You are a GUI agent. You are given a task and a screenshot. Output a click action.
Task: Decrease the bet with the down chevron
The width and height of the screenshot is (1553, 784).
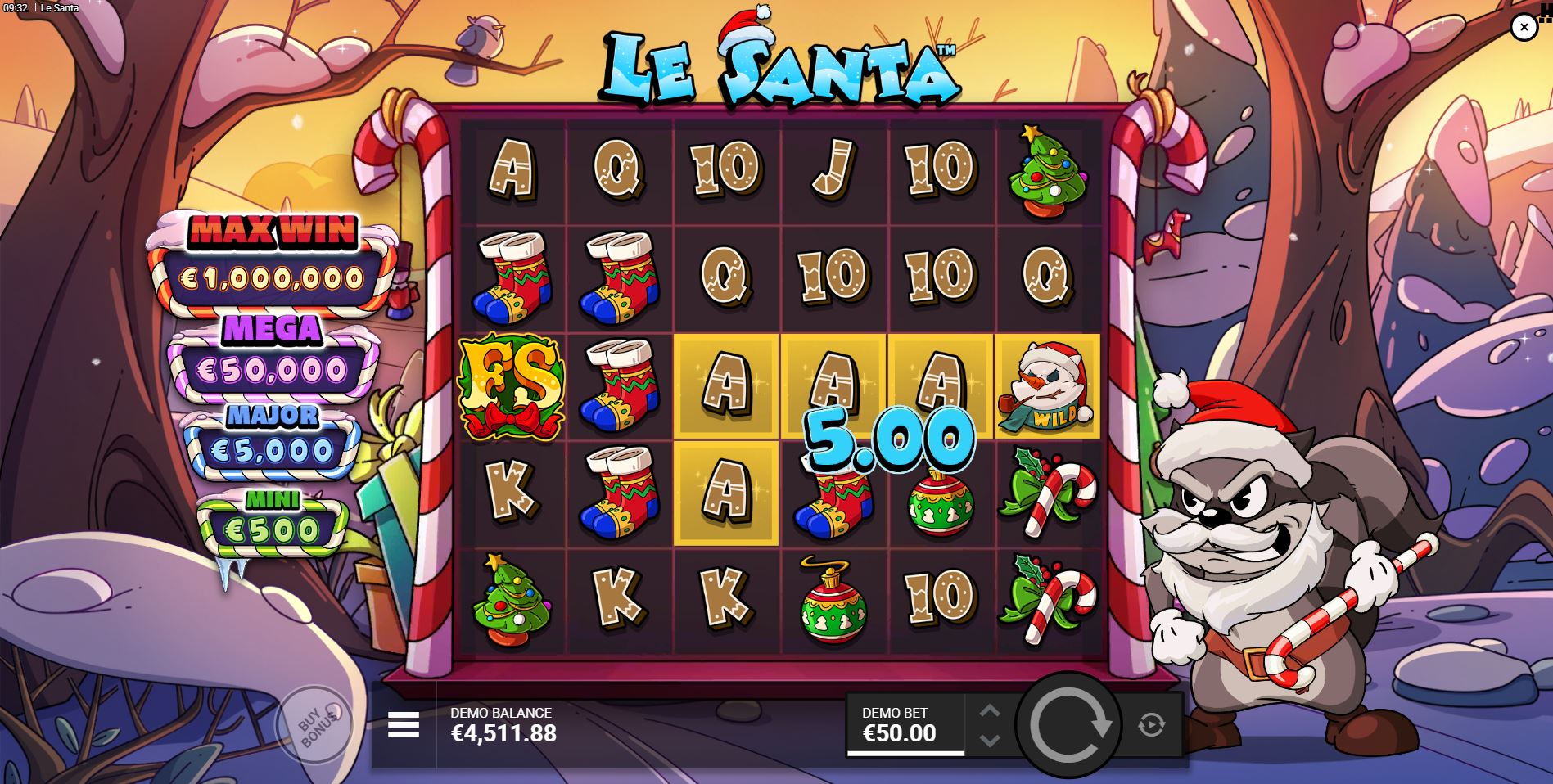(x=990, y=737)
